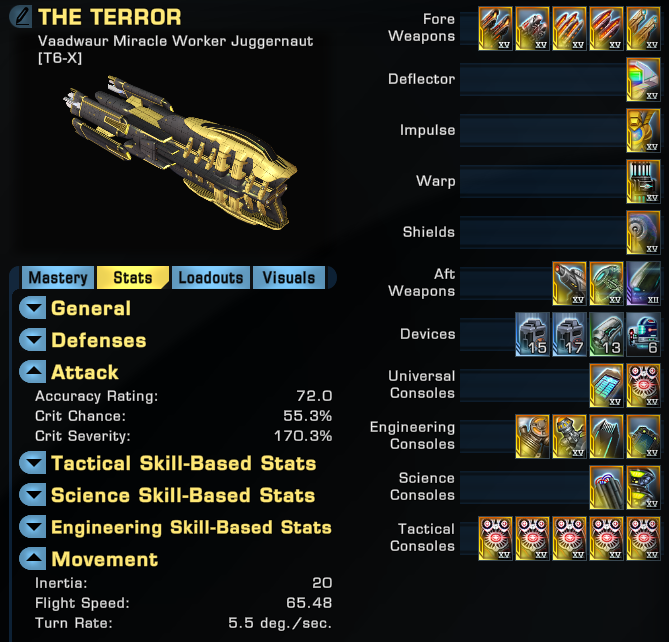The image size is (669, 642).
Task: Show the Visuals tab
Action: click(x=288, y=278)
